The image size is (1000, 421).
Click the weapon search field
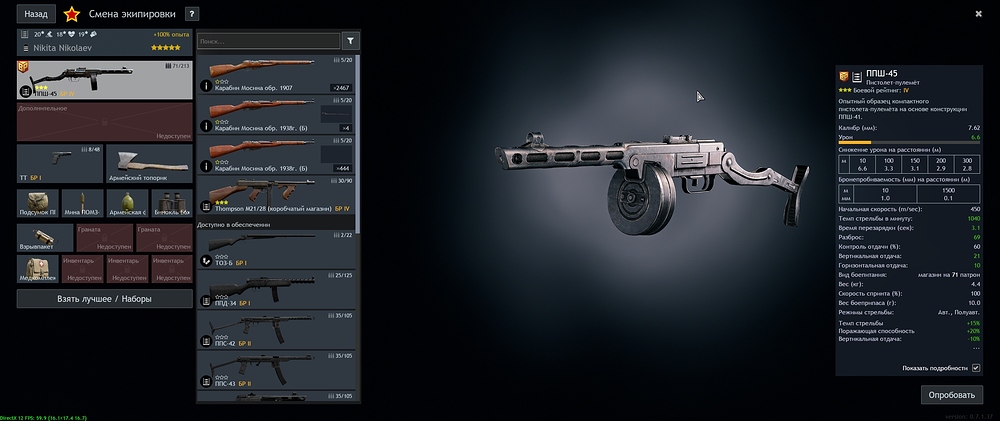[x=267, y=41]
